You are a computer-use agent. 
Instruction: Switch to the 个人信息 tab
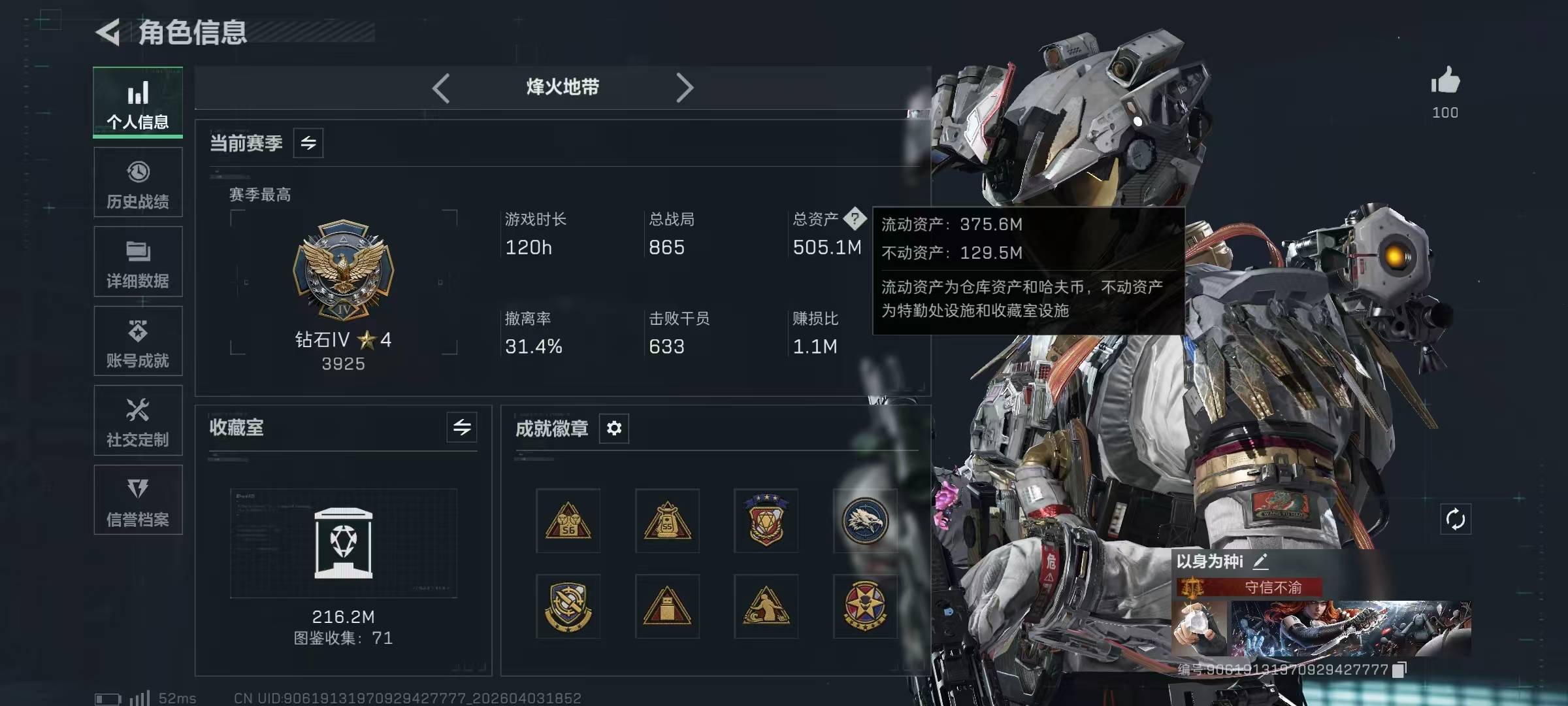138,103
